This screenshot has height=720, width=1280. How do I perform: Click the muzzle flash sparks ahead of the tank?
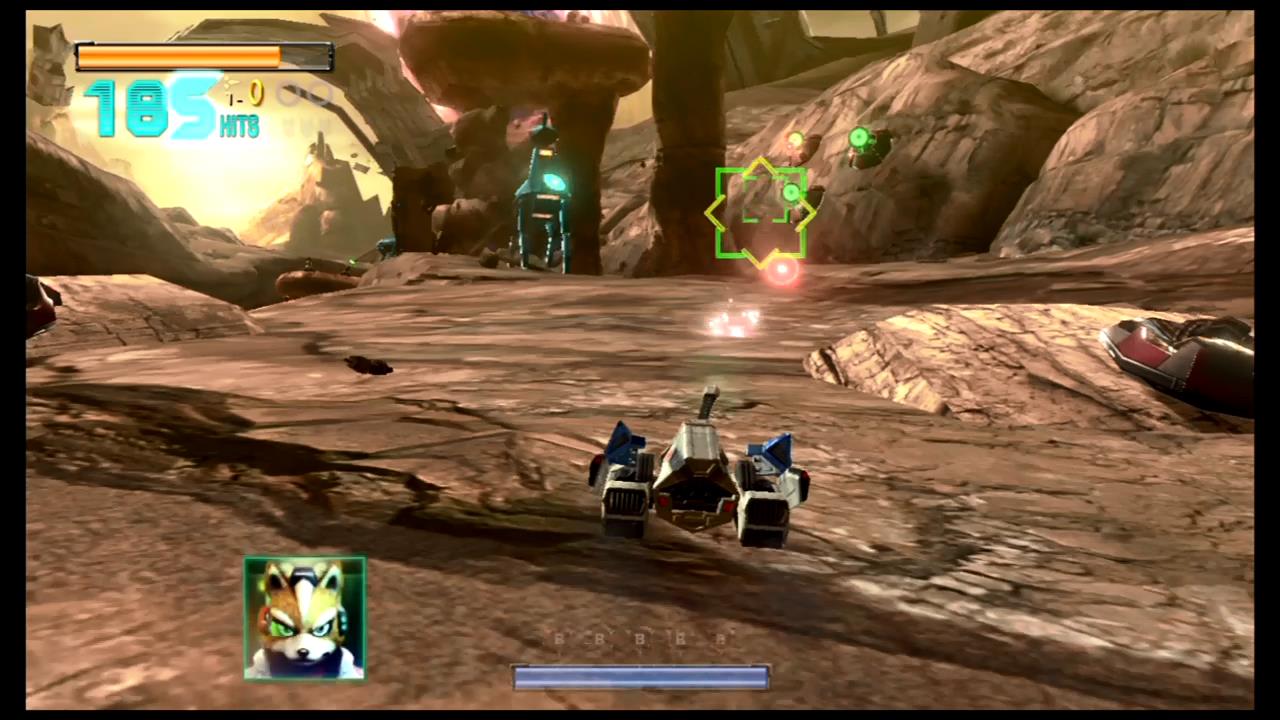[733, 322]
